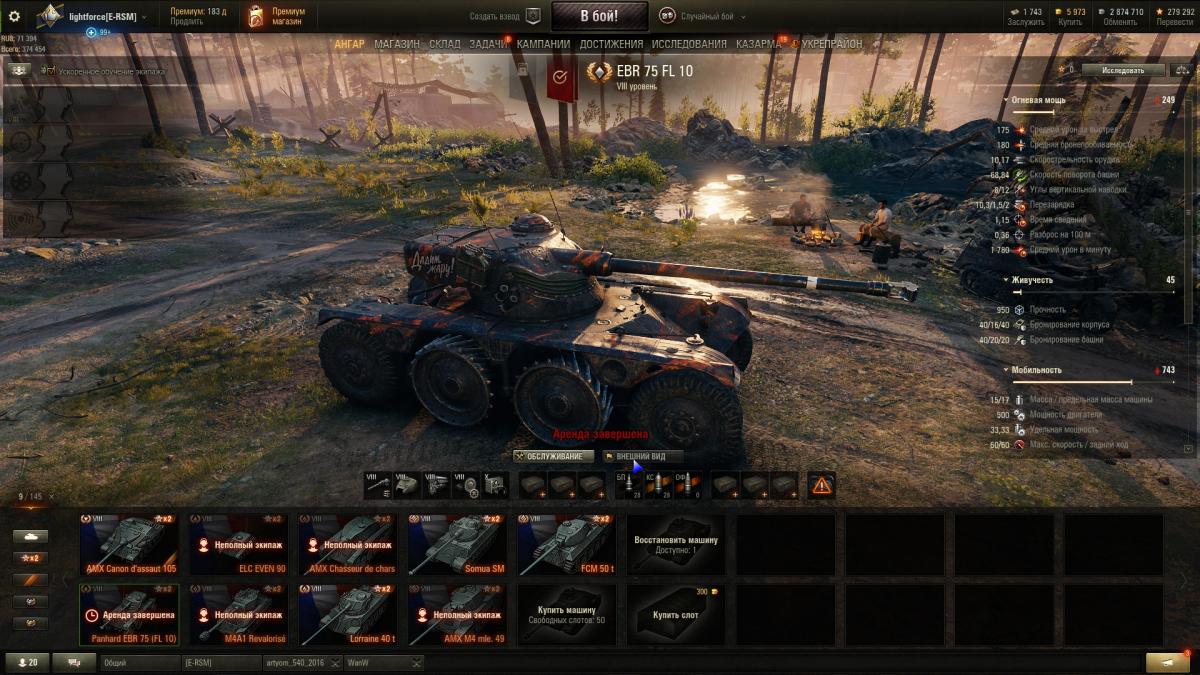Choose the Somua SM tank card

click(457, 545)
